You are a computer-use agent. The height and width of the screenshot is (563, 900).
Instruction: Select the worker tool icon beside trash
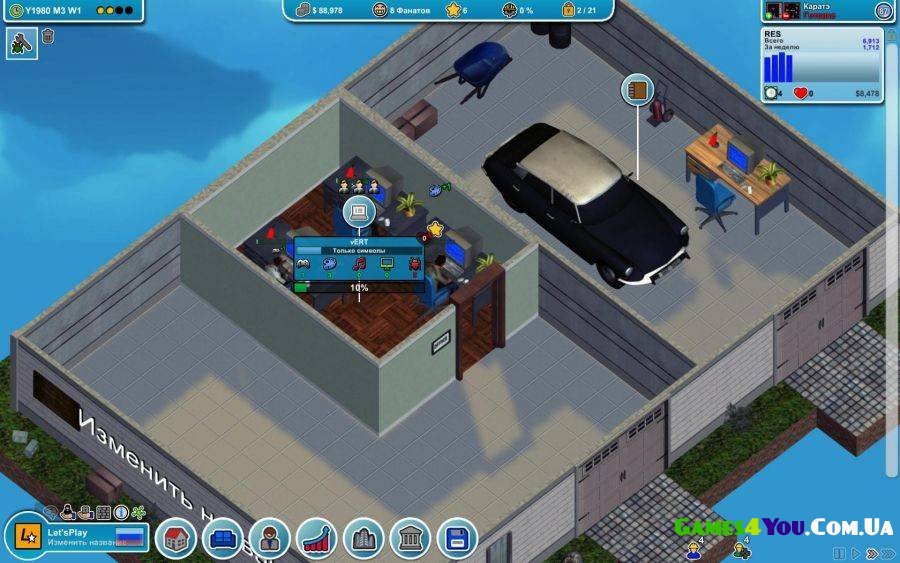pyautogui.click(x=21, y=42)
